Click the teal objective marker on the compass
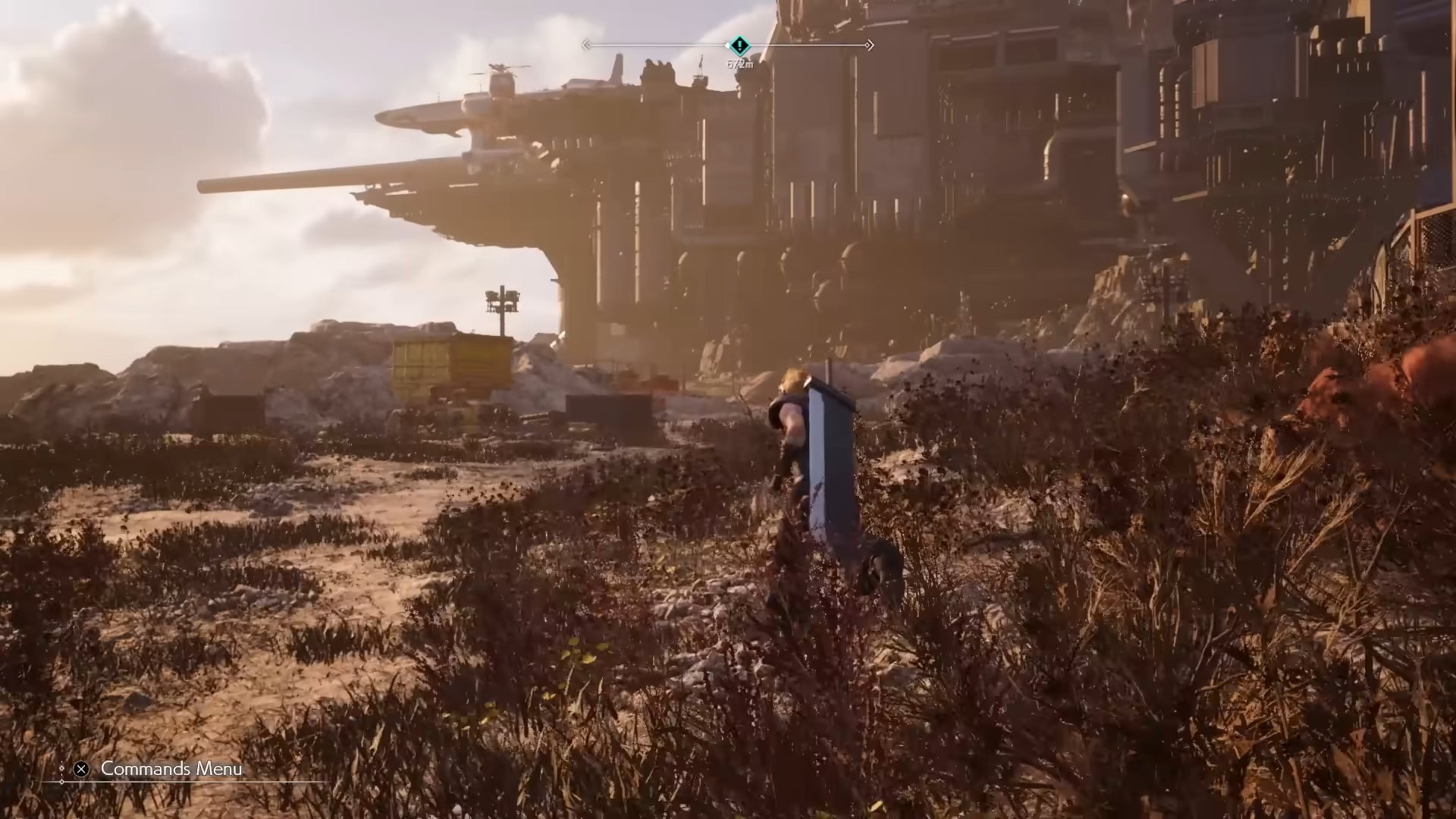The height and width of the screenshot is (819, 1456). point(740,45)
